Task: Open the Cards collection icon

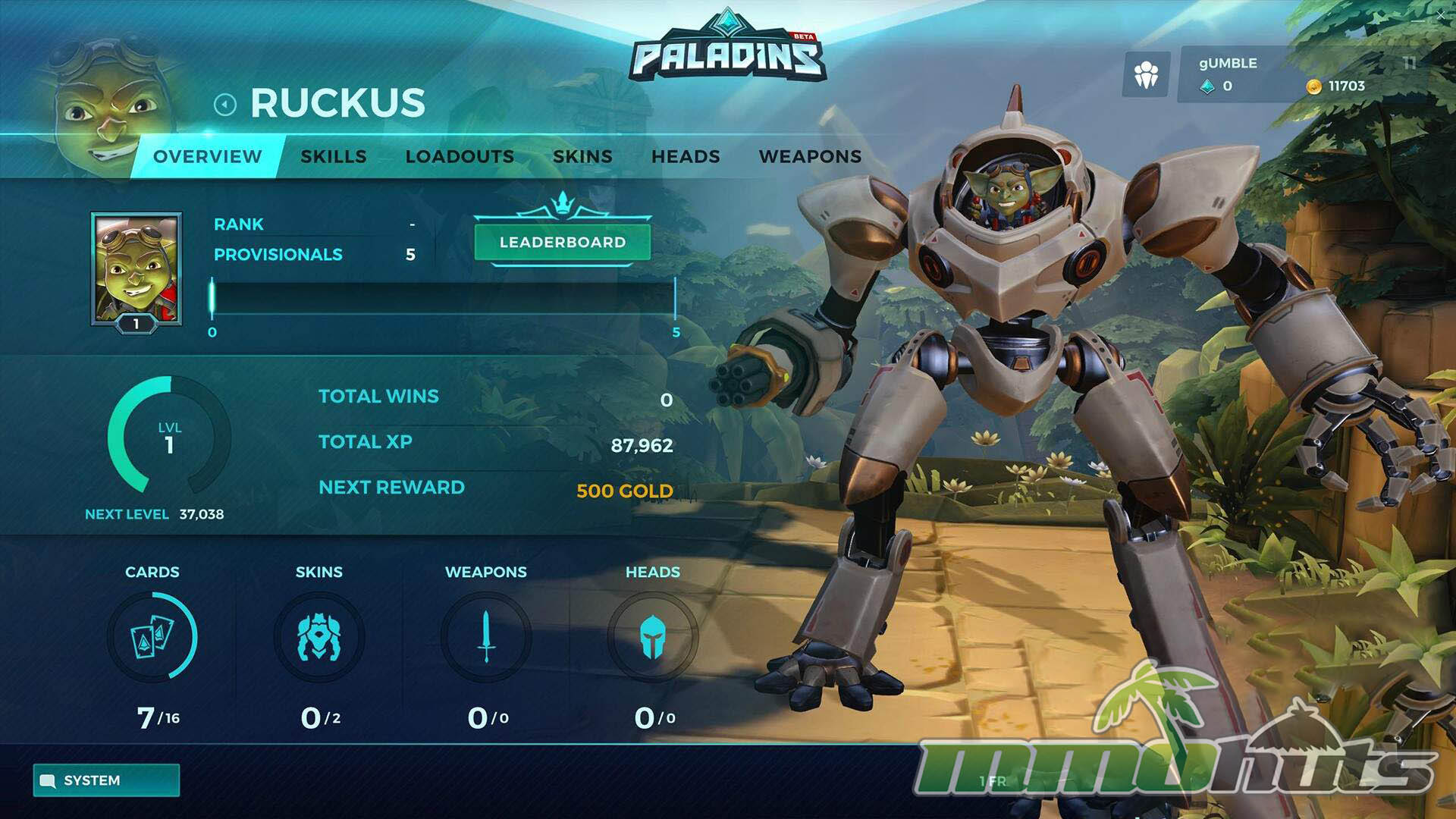Action: click(x=152, y=637)
